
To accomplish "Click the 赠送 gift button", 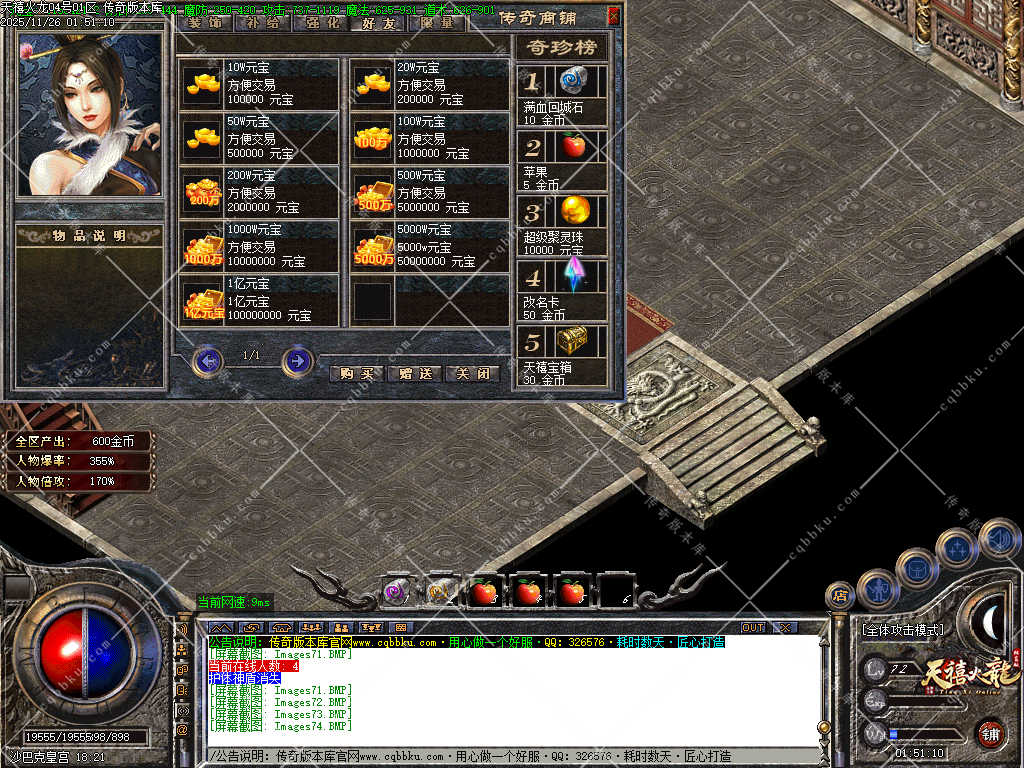I will tap(414, 373).
